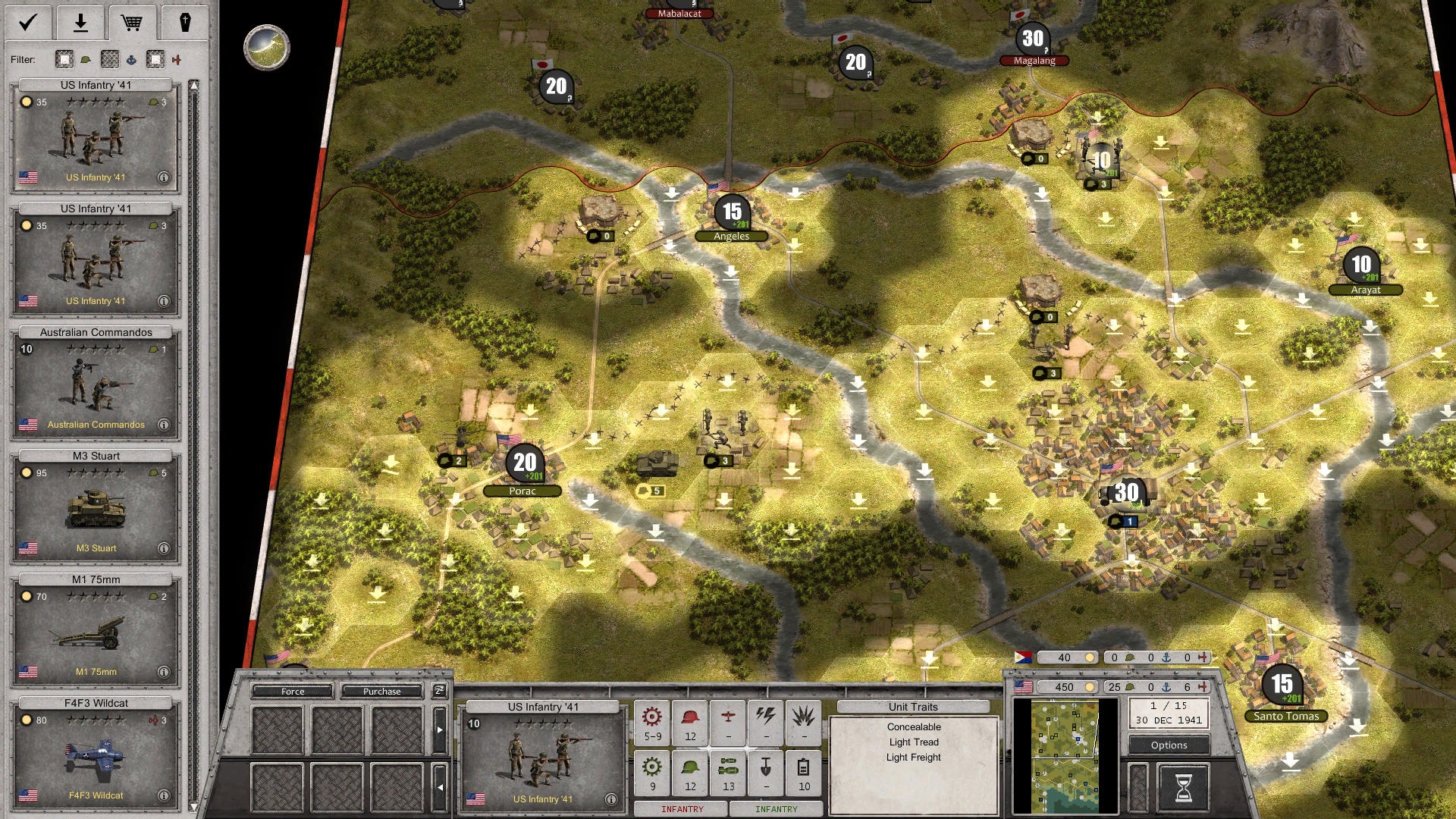Switch to the shopping cart purchase tab
The image size is (1456, 819).
(x=132, y=23)
